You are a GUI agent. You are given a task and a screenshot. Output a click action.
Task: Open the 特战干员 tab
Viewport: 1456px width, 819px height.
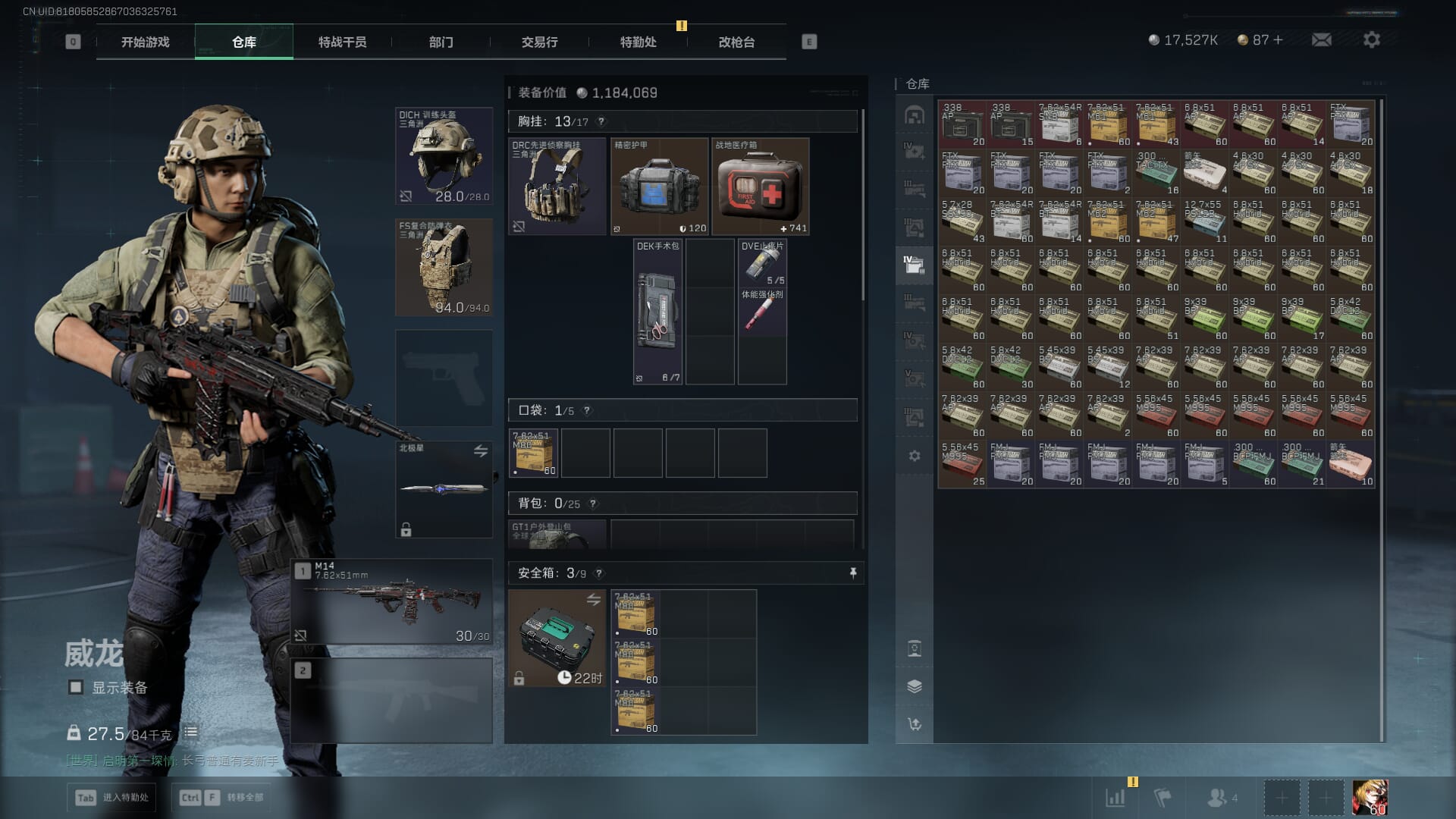tap(342, 42)
